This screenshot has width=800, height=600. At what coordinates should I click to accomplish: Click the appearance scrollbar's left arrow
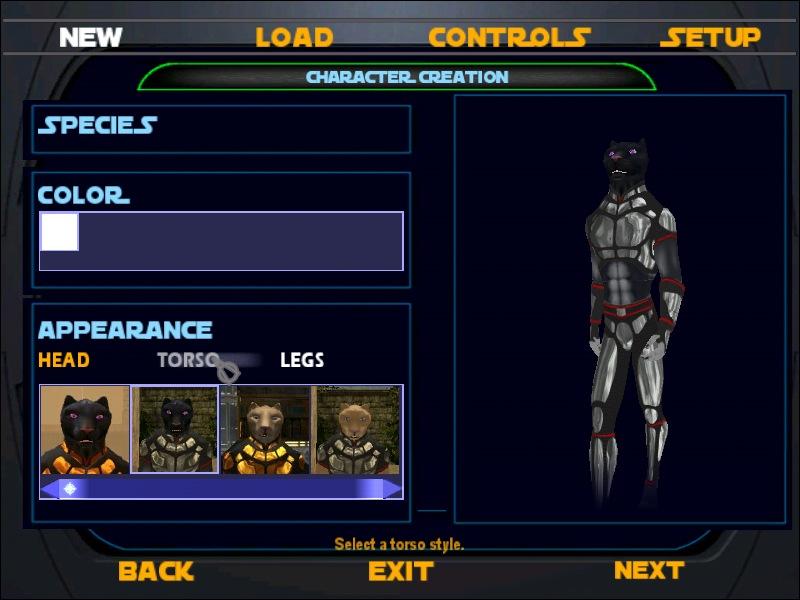click(48, 488)
